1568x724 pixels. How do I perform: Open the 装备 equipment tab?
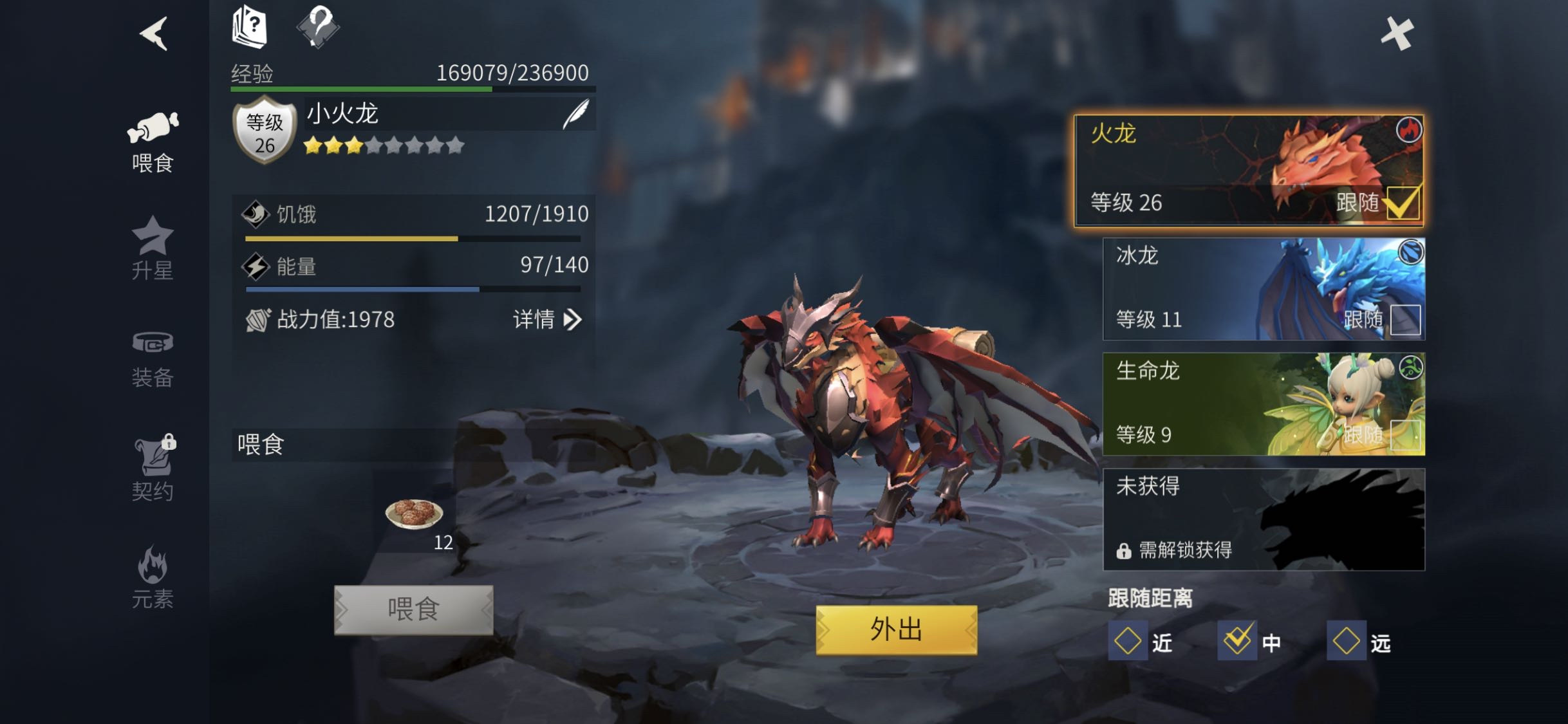point(153,358)
